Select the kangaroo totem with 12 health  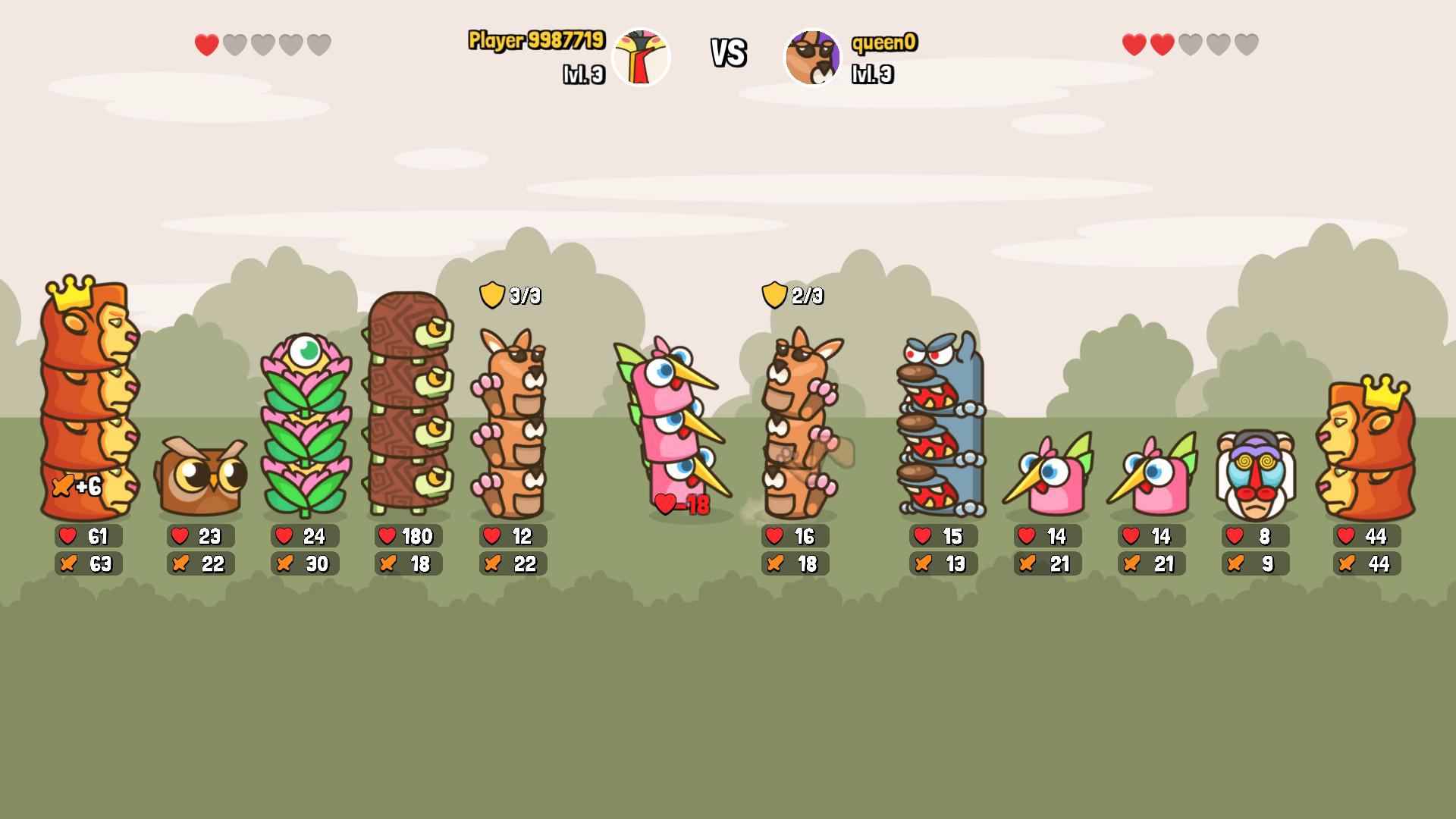(x=510, y=425)
